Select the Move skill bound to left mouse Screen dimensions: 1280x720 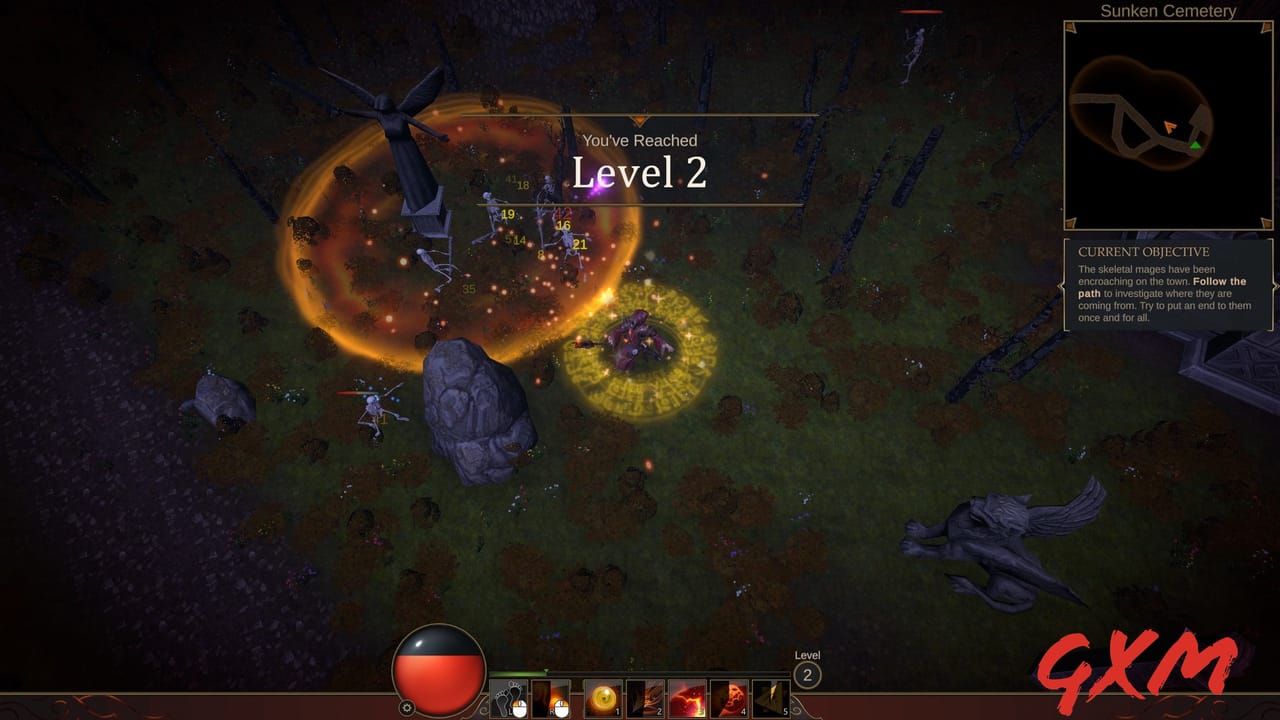click(x=508, y=697)
